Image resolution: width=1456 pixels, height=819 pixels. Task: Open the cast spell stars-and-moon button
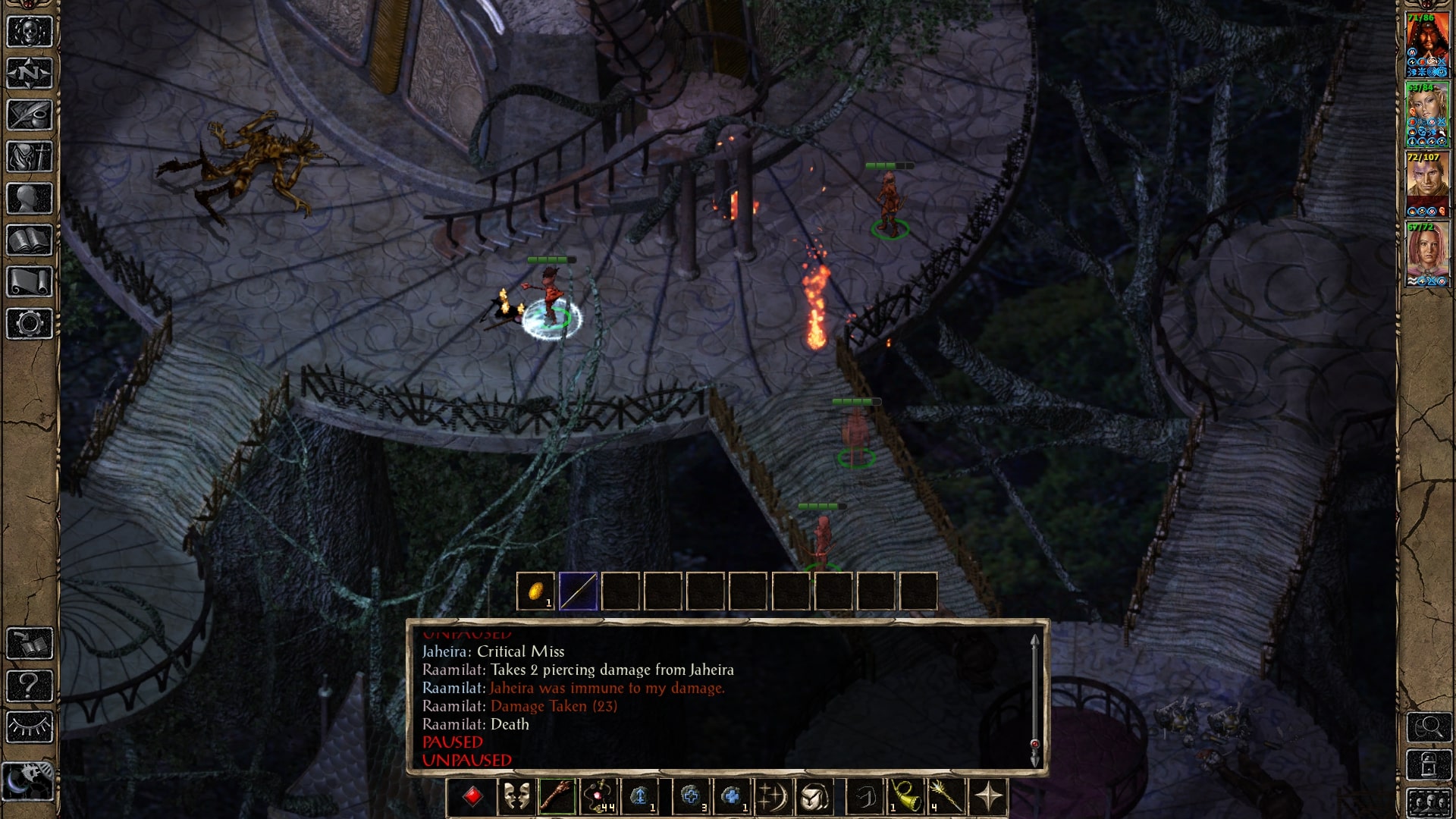pyautogui.click(x=773, y=797)
